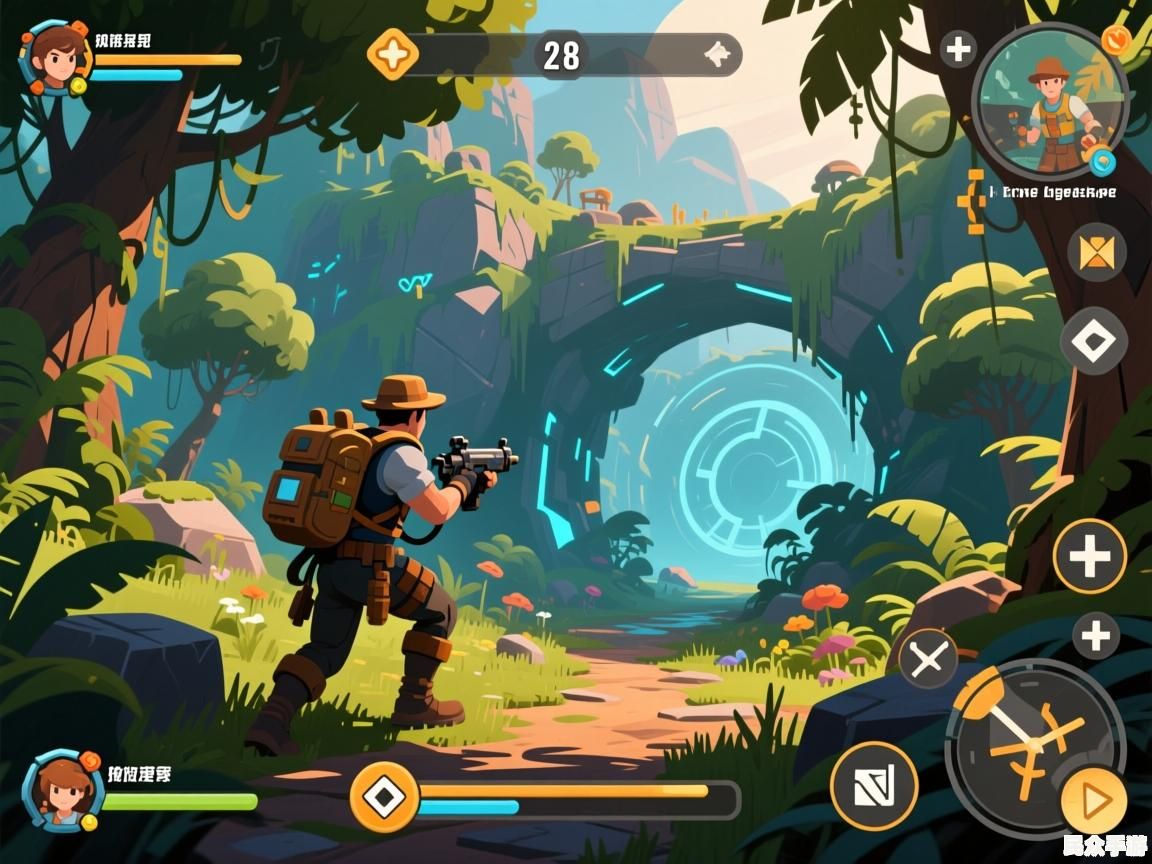Activate the orange-ringed square skill button
The width and height of the screenshot is (1152, 864).
pyautogui.click(x=874, y=785)
